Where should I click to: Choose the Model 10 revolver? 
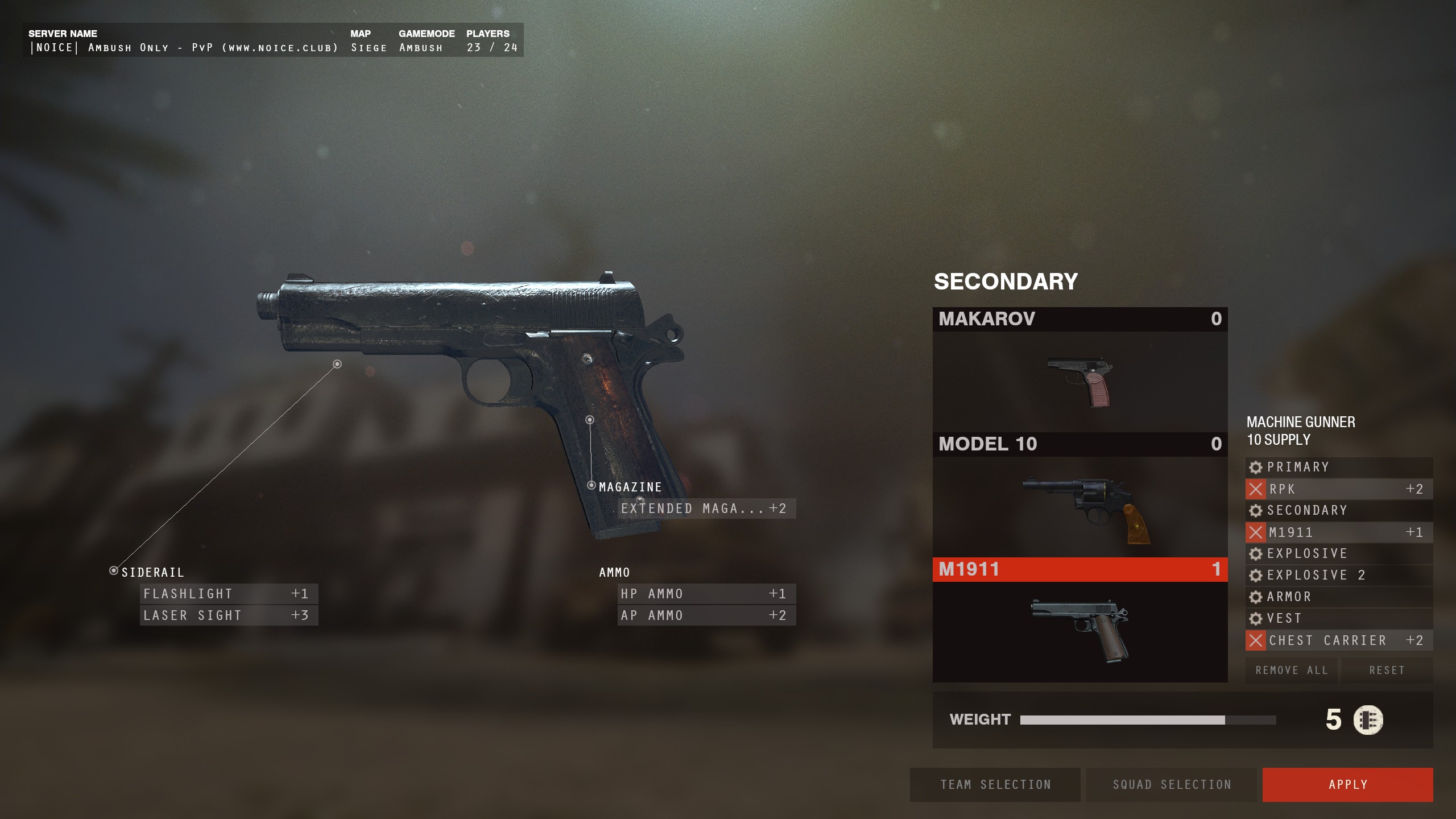(x=1079, y=495)
